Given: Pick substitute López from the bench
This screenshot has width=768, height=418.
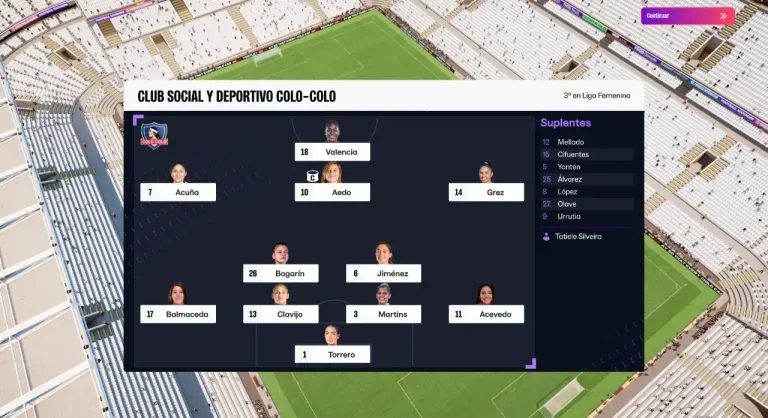Looking at the screenshot, I should pos(586,191).
